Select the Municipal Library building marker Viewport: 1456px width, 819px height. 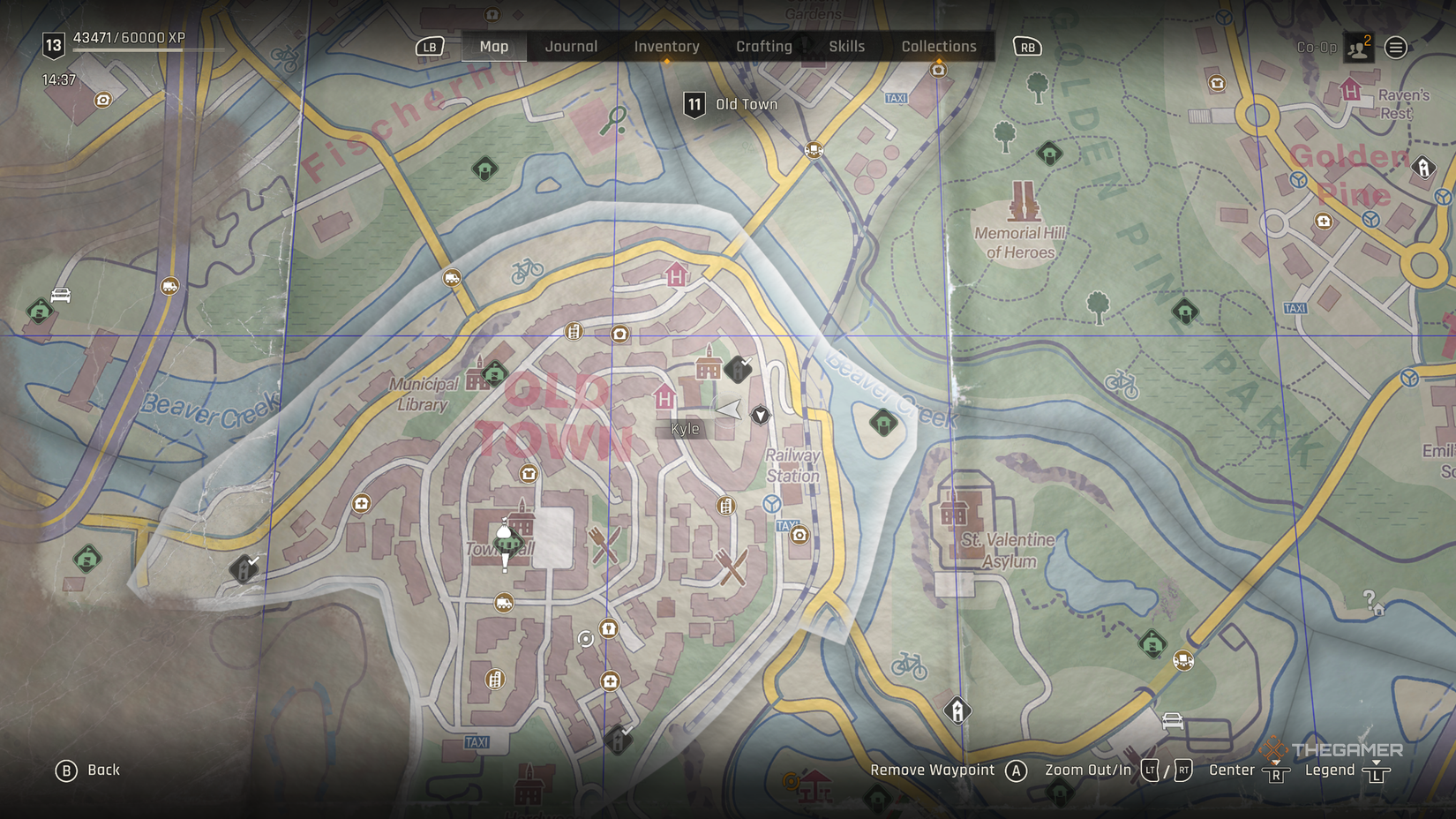477,379
